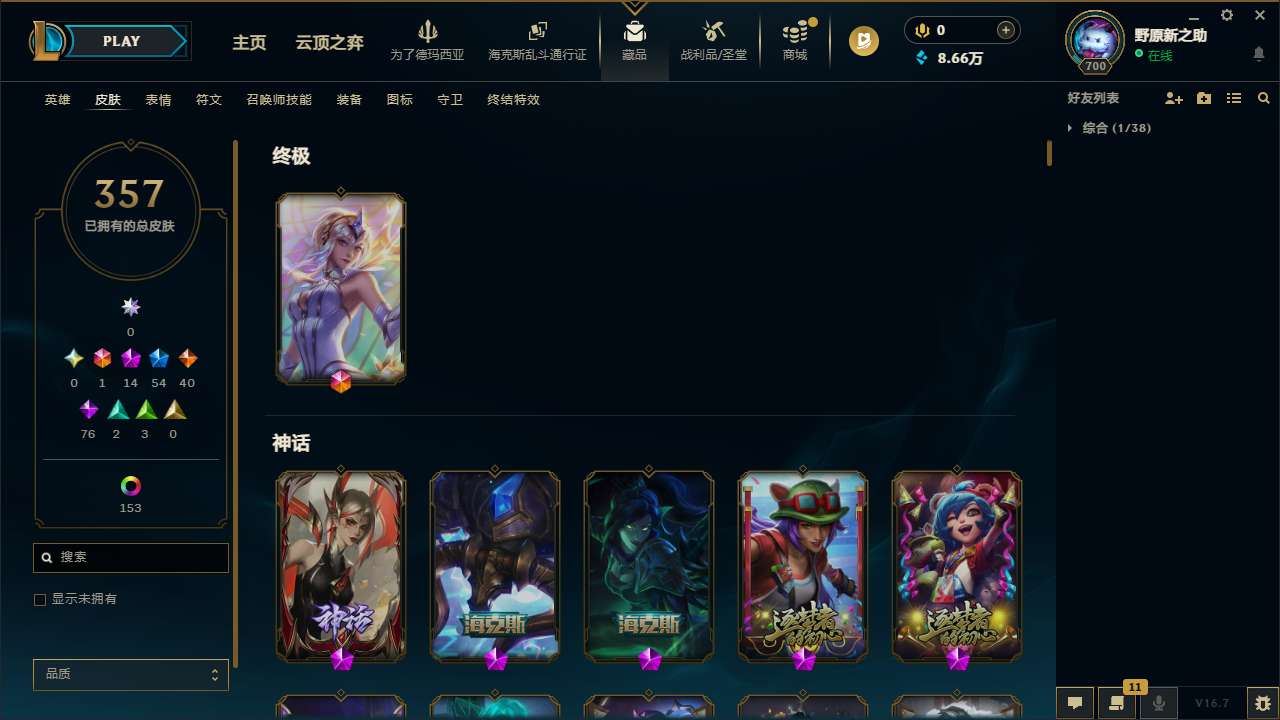Open the 海克斯乱斗通行证 pass icon
This screenshot has height=720, width=1280.
click(x=537, y=40)
